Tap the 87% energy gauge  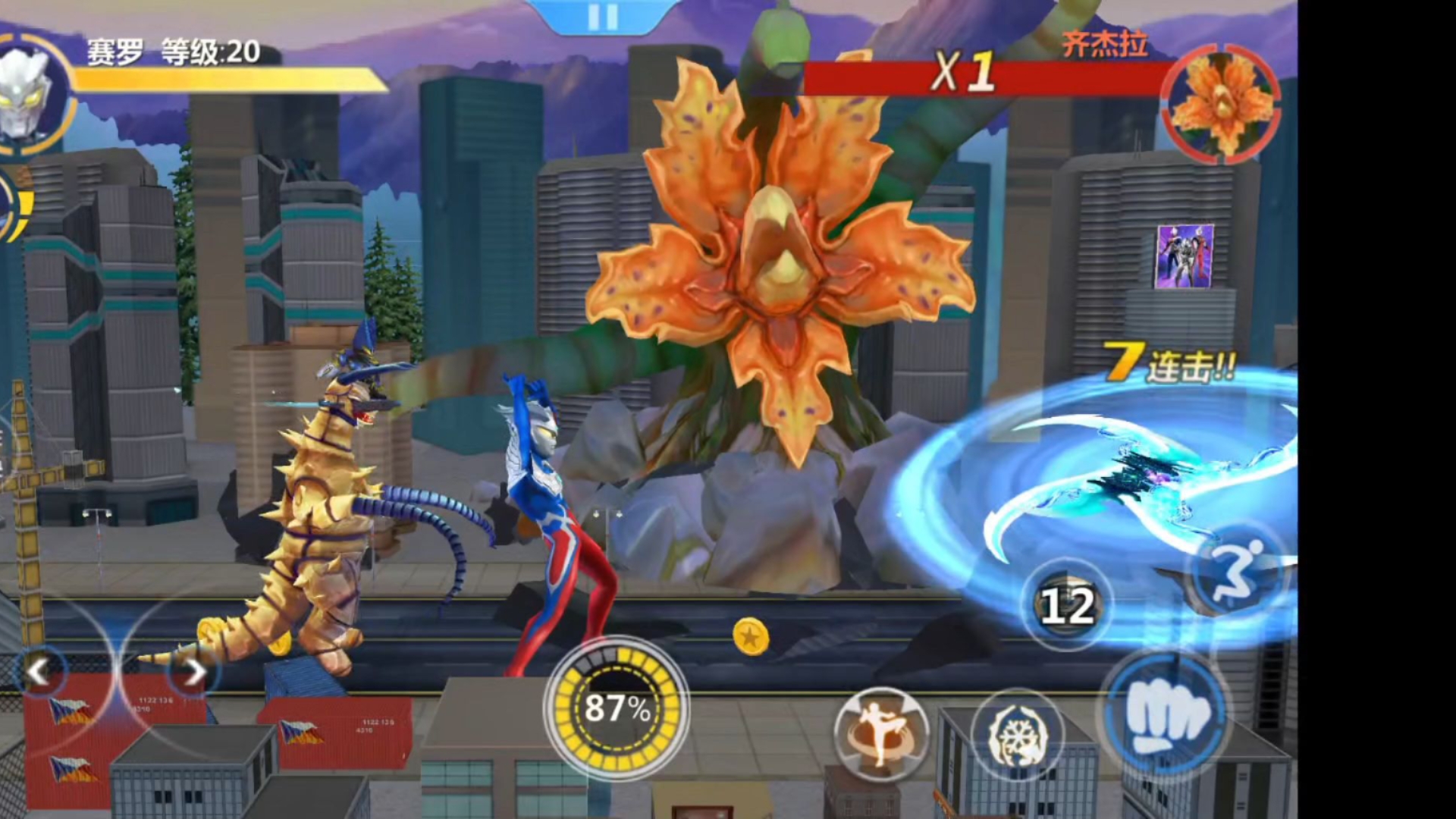(617, 708)
